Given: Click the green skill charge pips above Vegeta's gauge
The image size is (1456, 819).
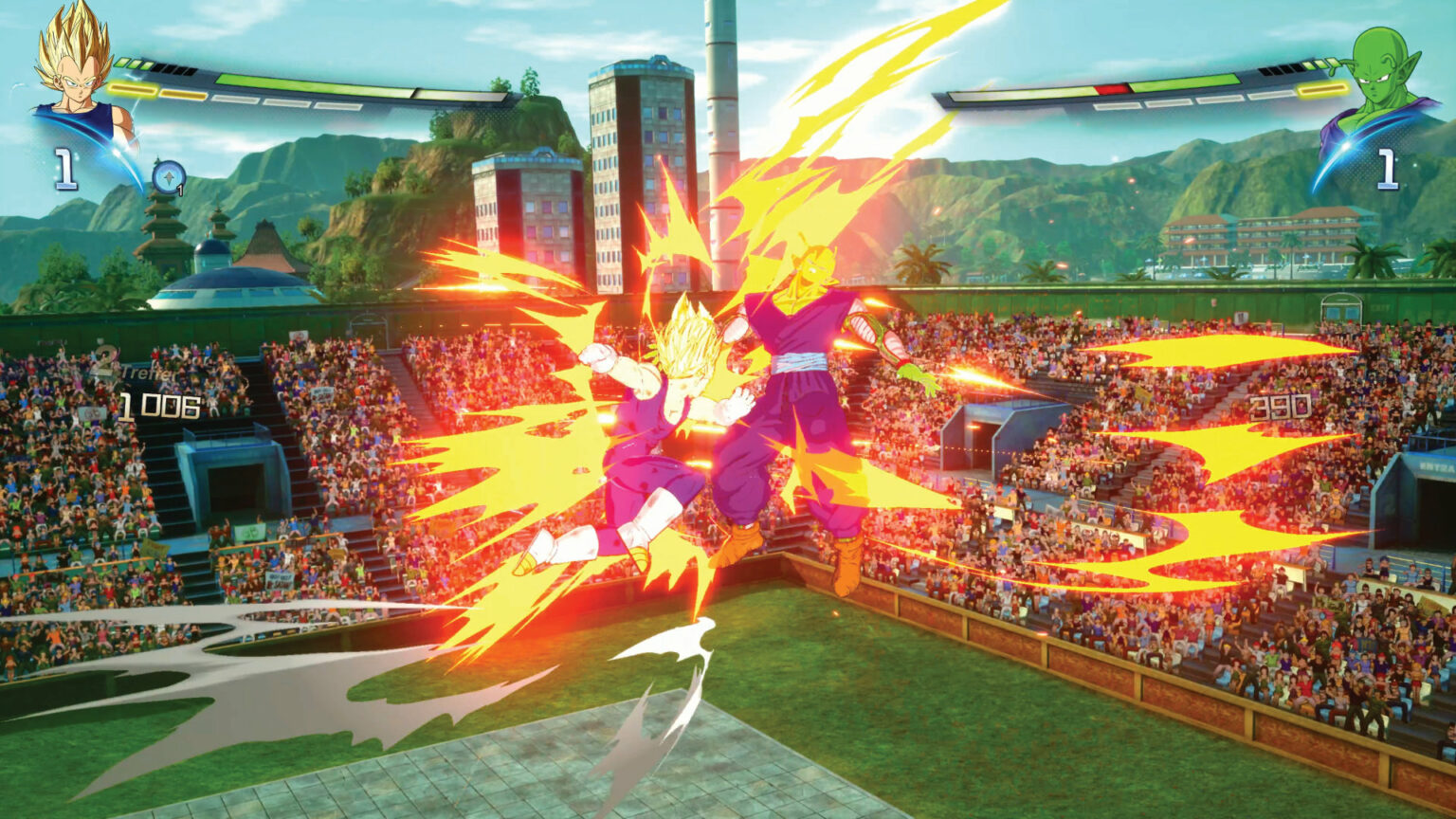Looking at the screenshot, I should click(x=133, y=64).
